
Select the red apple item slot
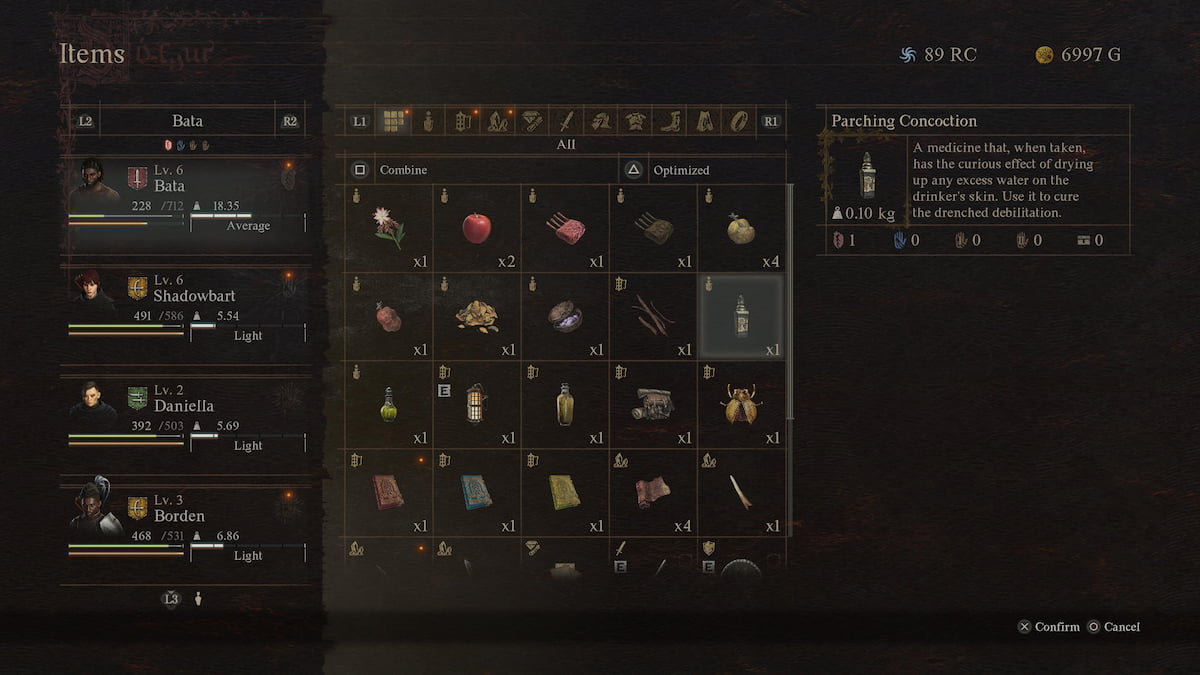477,229
